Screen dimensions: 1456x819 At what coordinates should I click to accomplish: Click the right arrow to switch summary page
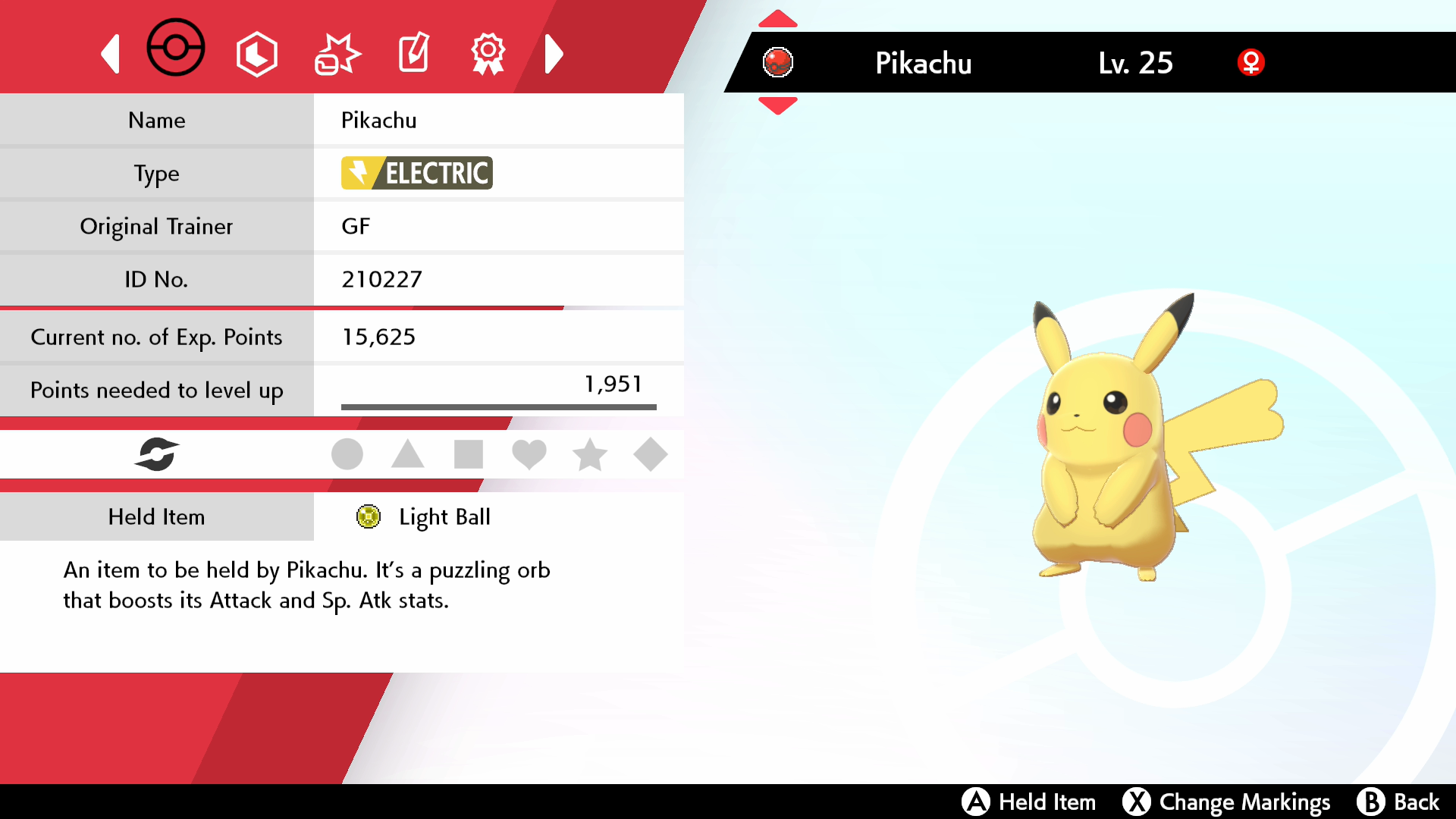554,53
